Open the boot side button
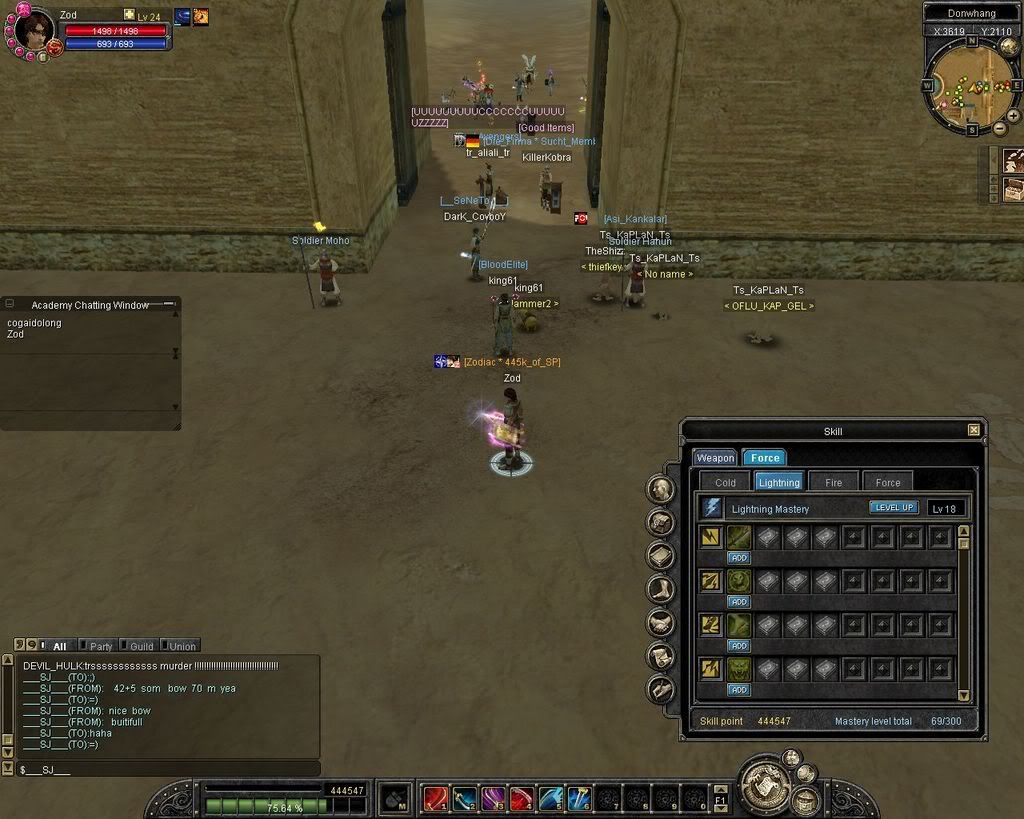The width and height of the screenshot is (1024, 819). tap(660, 589)
